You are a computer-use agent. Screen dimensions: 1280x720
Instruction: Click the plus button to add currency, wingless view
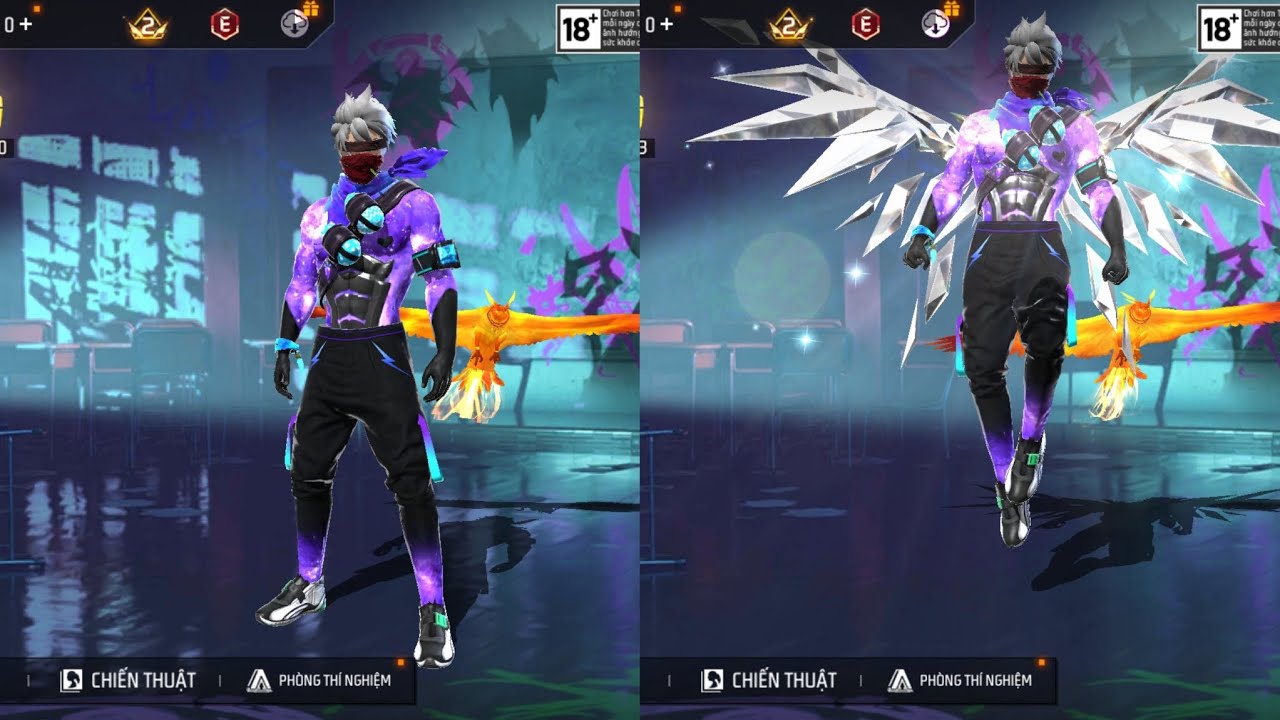(25, 24)
